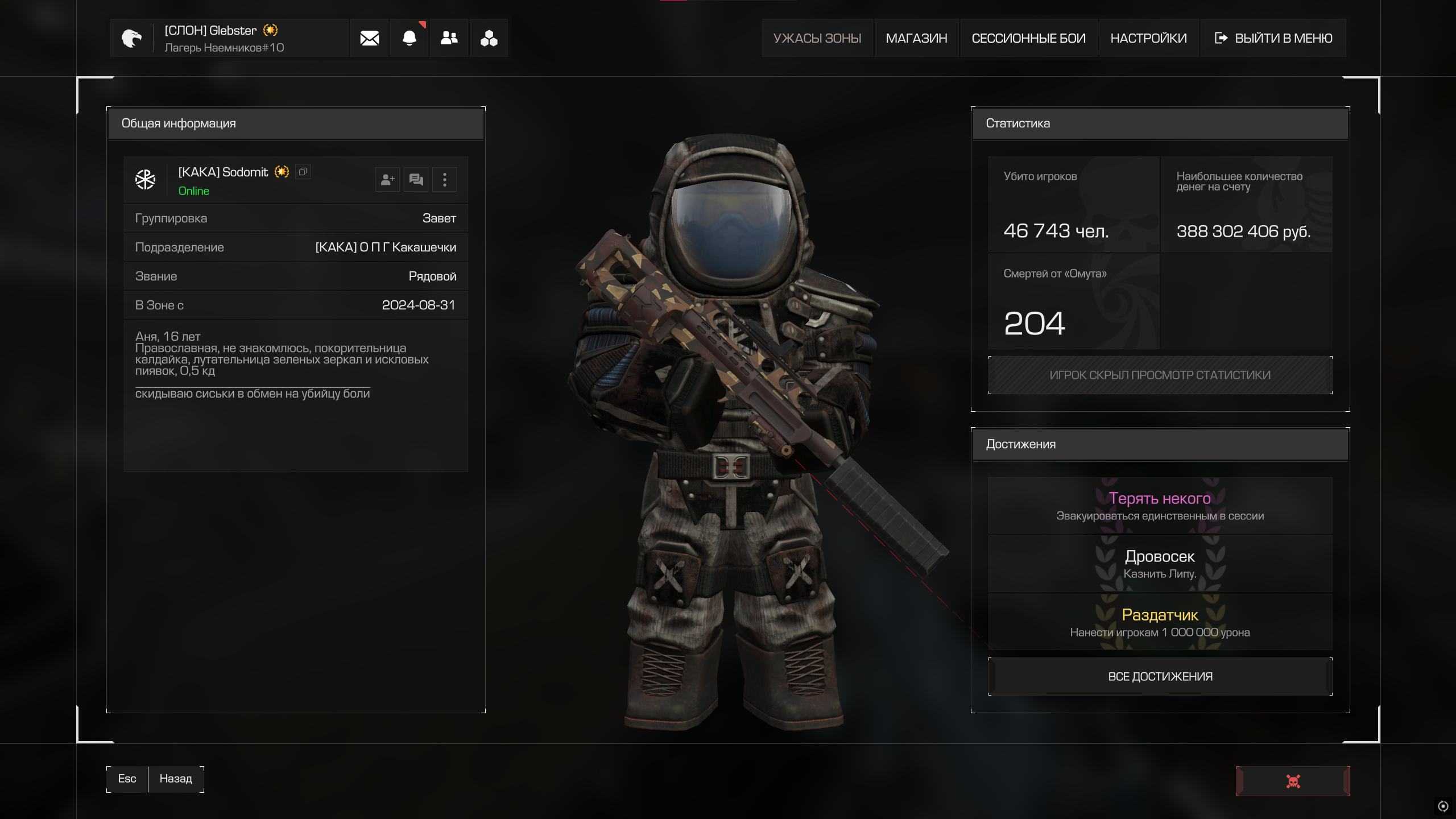View all achievements with Все достижения
The image size is (1456, 819).
[x=1160, y=676]
